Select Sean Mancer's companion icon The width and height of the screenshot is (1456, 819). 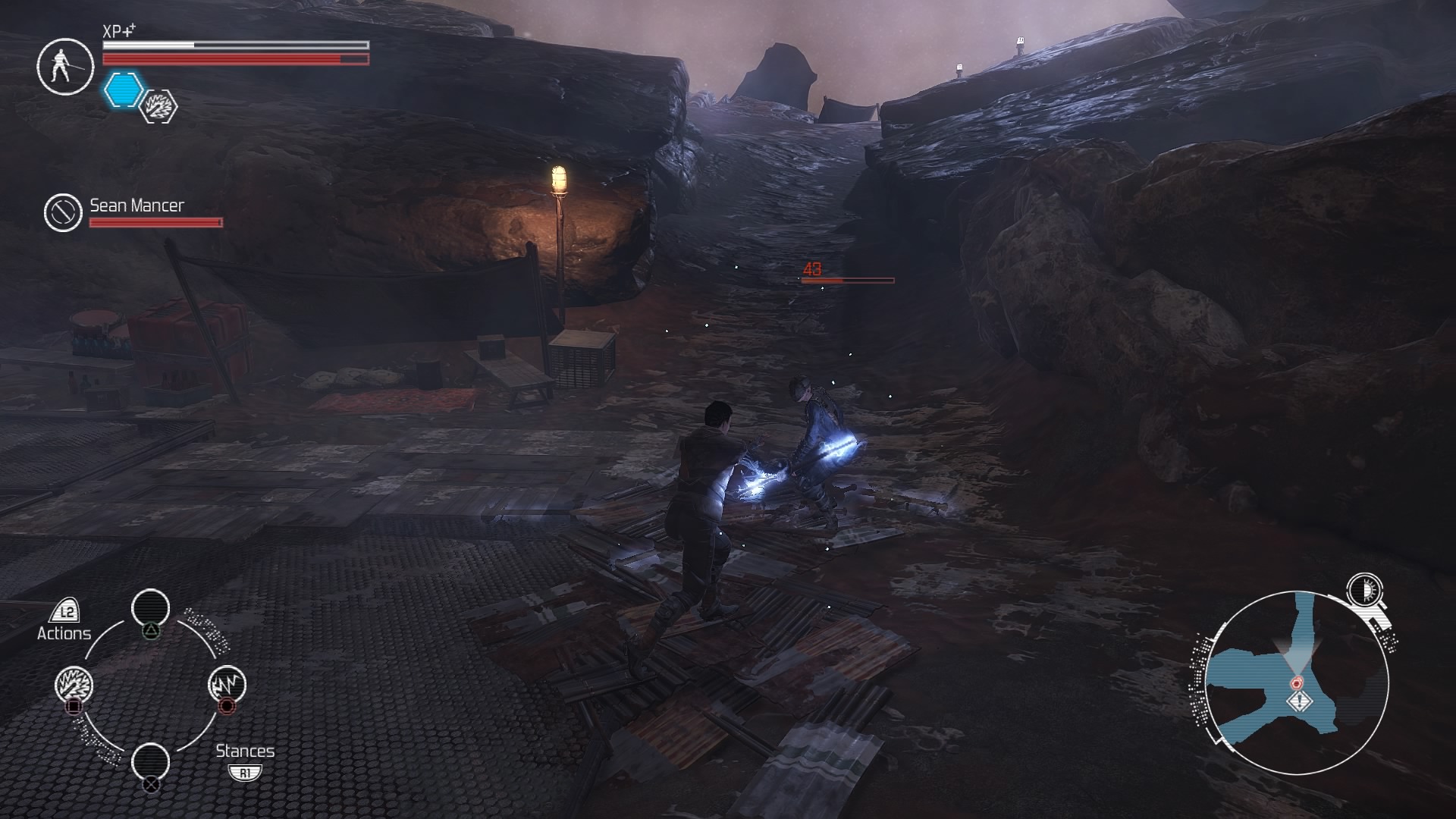62,212
